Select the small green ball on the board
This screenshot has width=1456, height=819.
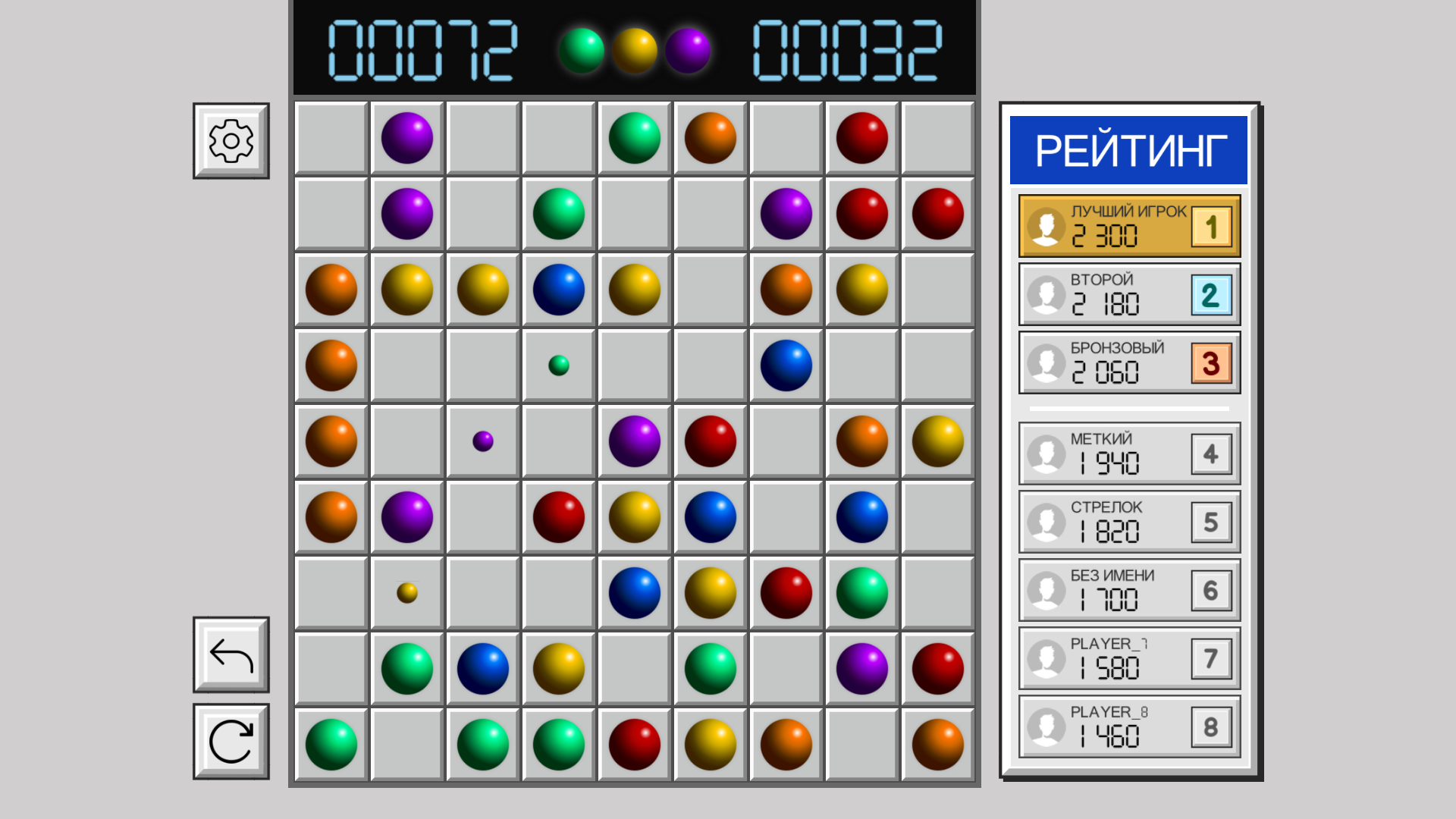[x=558, y=365]
